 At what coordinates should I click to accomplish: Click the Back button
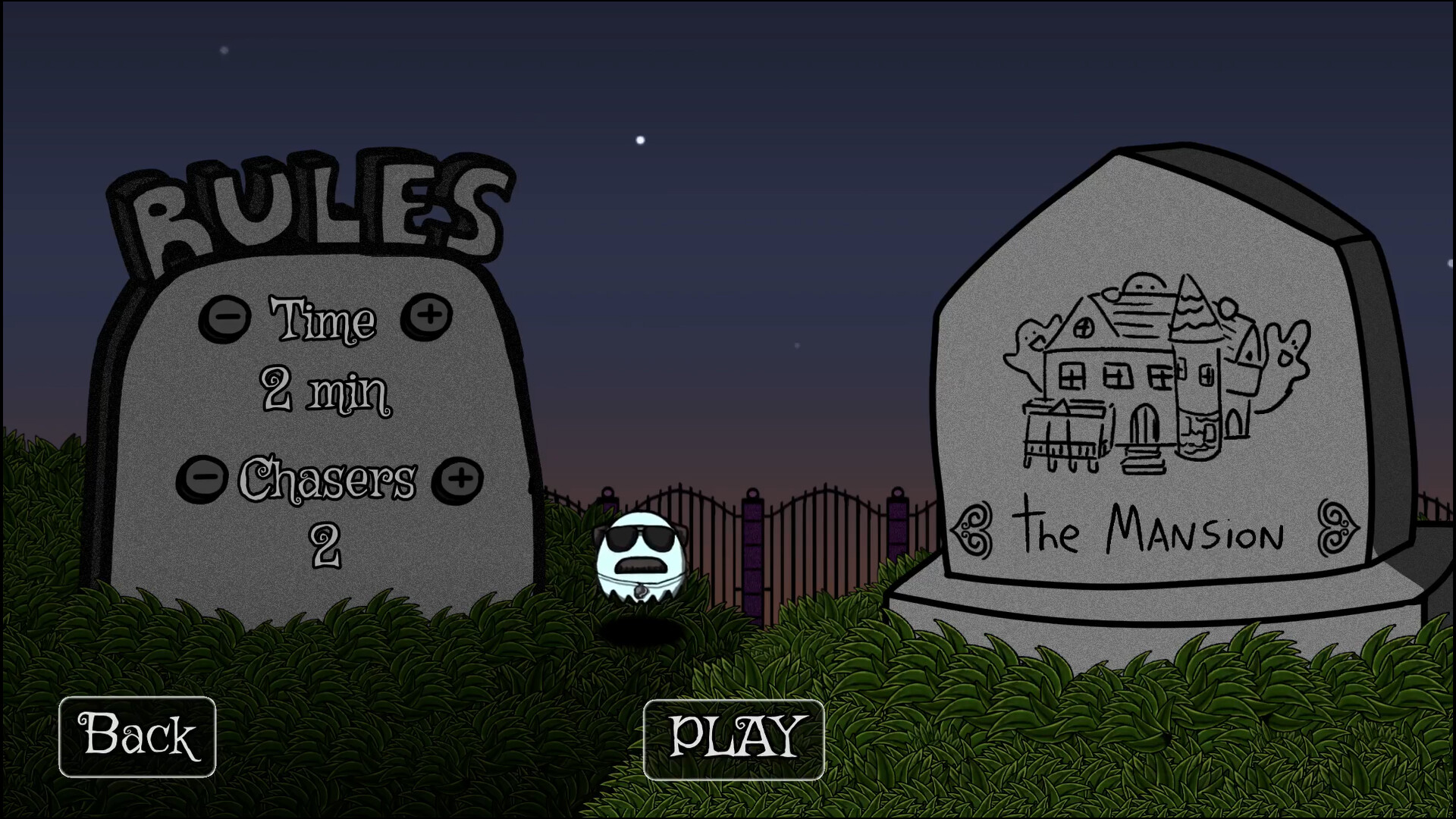137,734
